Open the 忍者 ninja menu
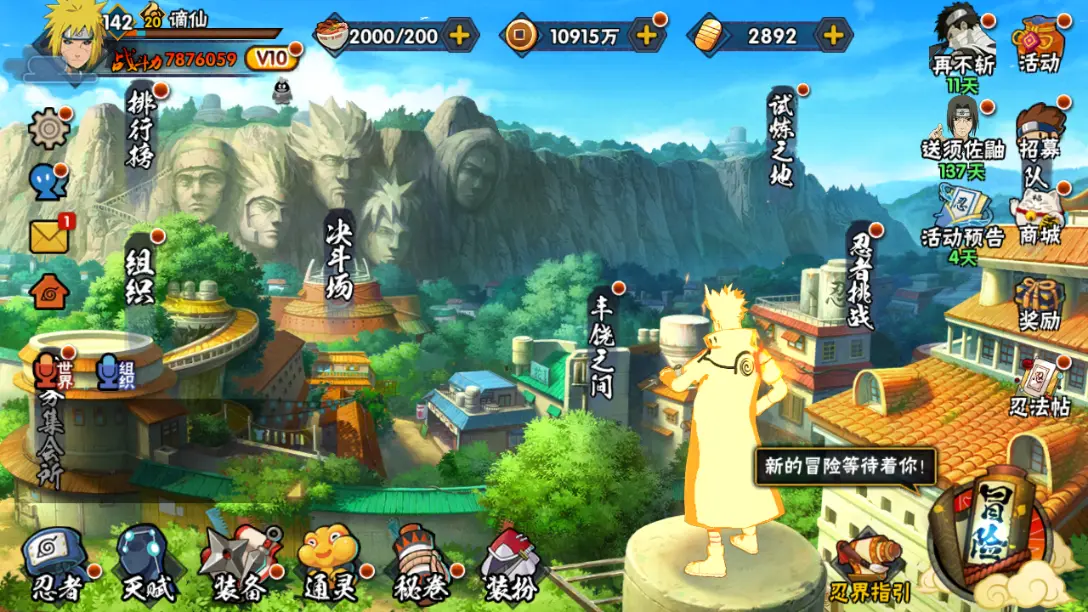Screen dimensions: 1088x612 [56, 564]
